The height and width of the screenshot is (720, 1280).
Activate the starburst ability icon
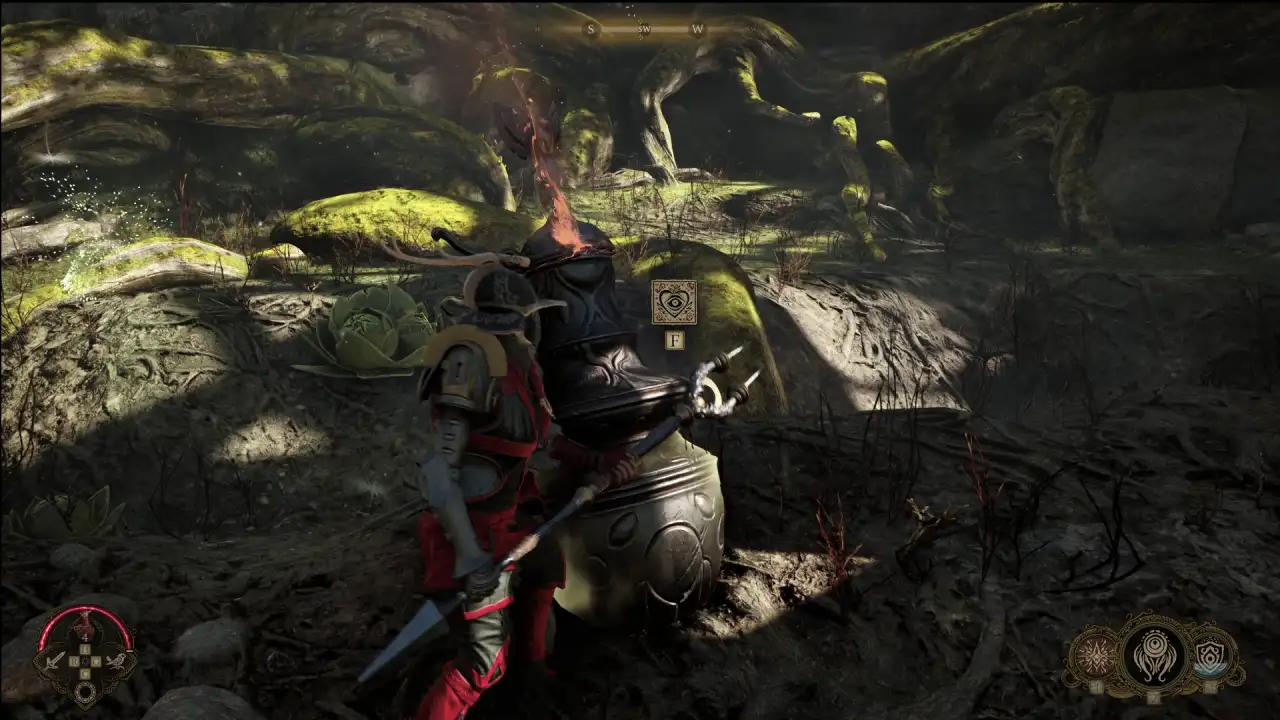[x=1093, y=657]
